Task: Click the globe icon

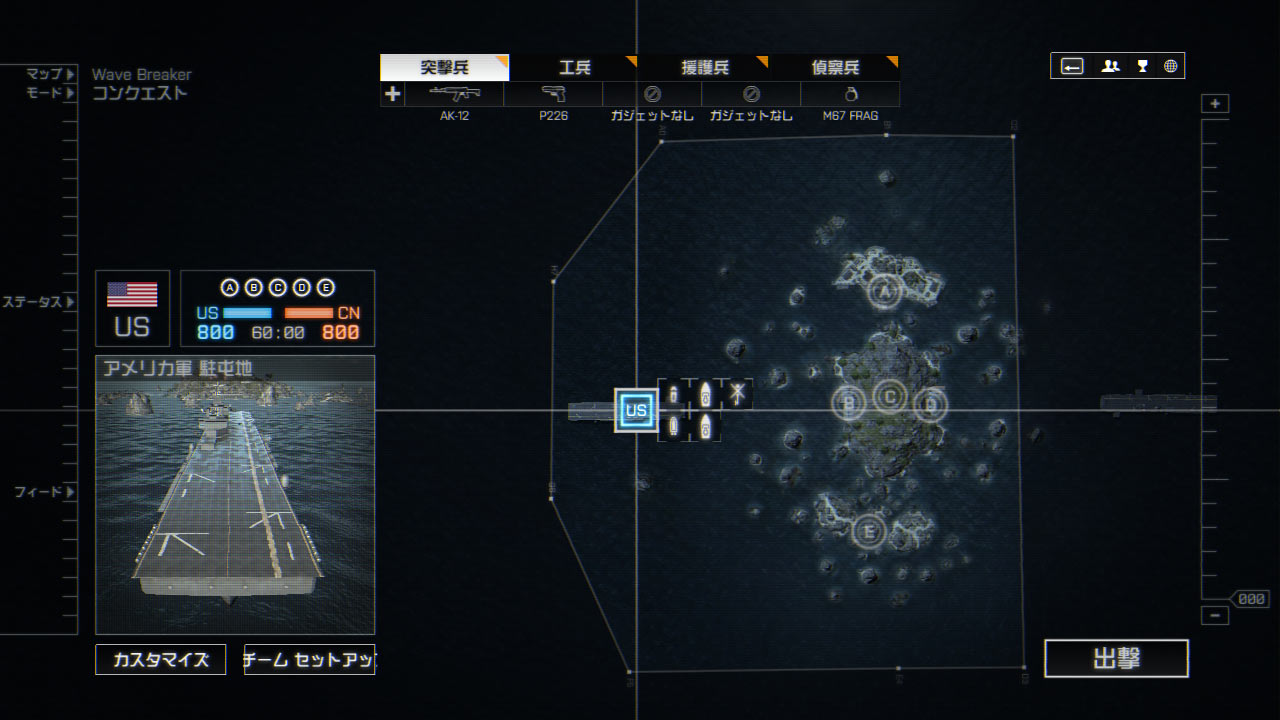Action: (1171, 66)
